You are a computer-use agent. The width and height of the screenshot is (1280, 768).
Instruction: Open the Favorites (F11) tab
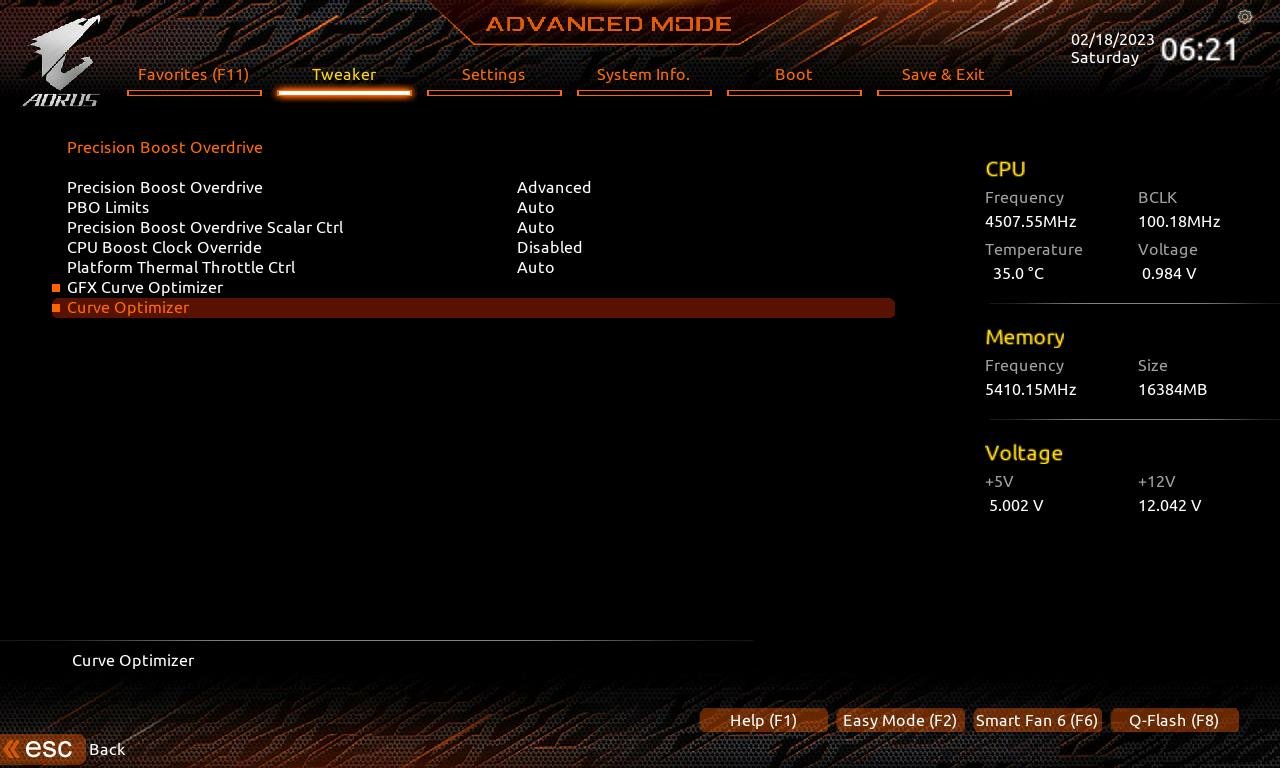pyautogui.click(x=194, y=74)
